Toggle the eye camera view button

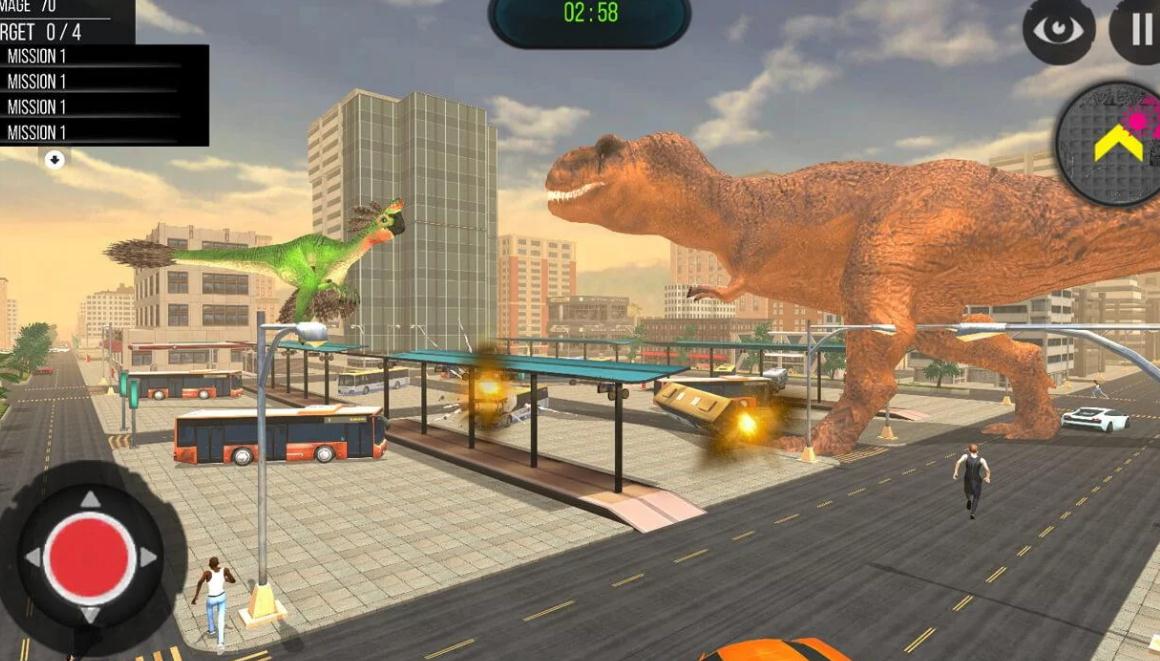tap(1058, 30)
